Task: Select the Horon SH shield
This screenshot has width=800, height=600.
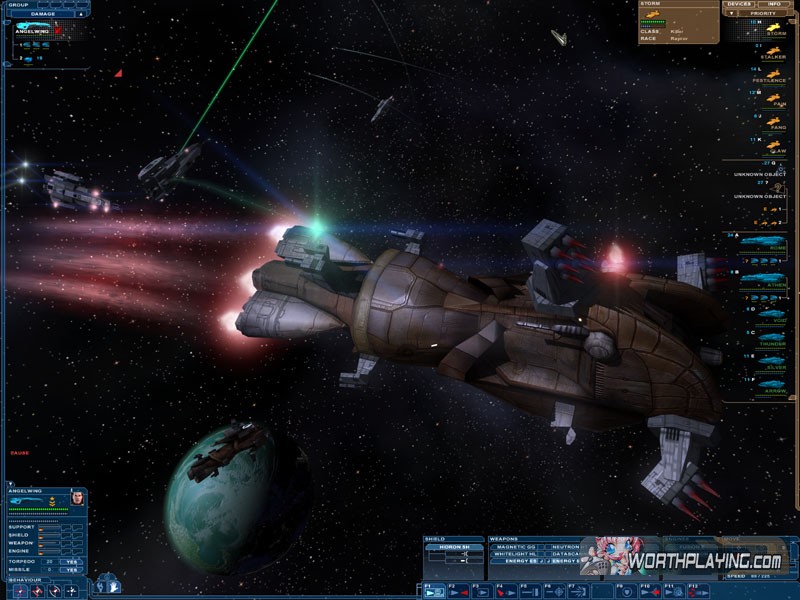Action: pyautogui.click(x=453, y=547)
